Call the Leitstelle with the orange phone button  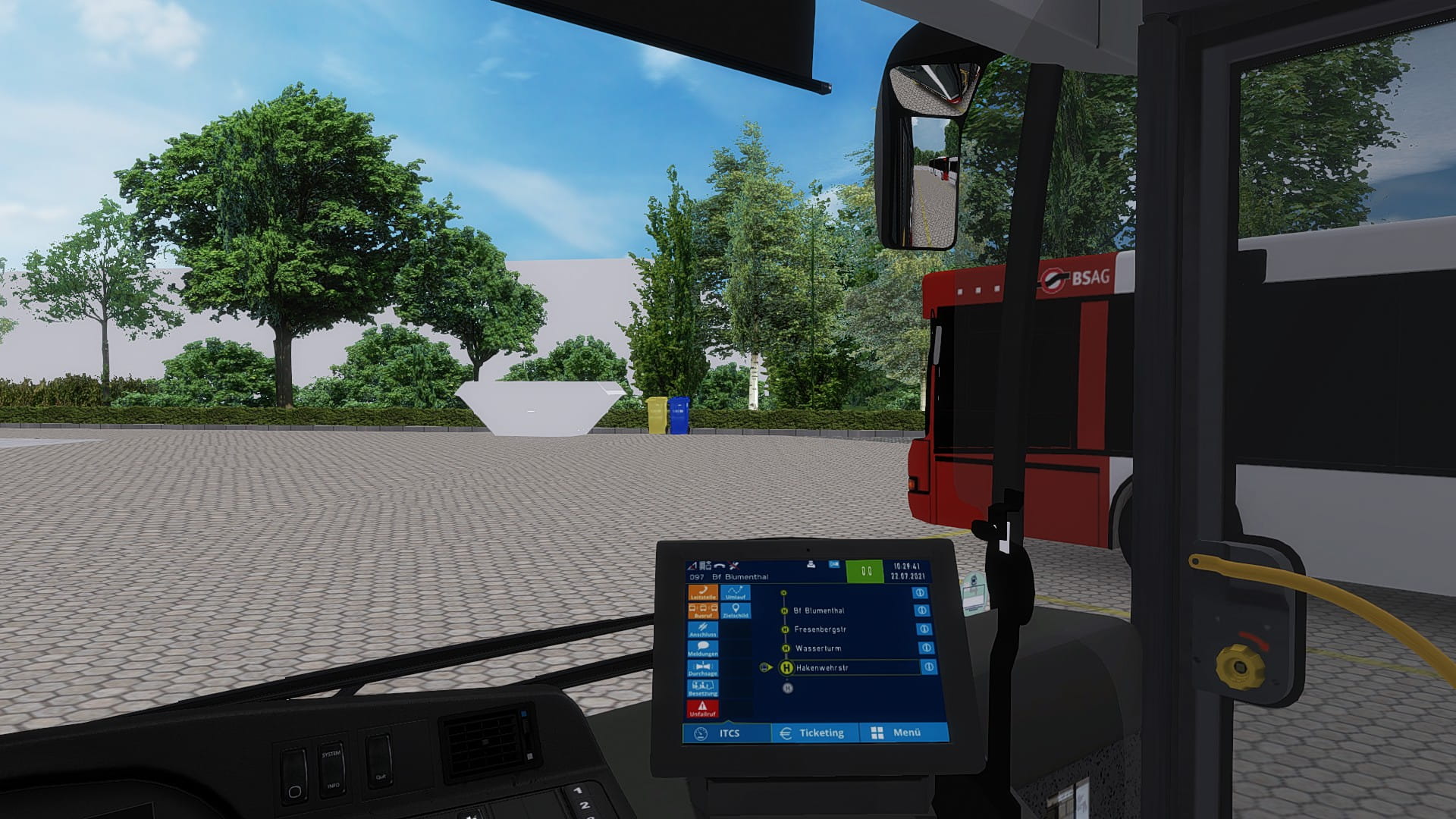coord(703,592)
